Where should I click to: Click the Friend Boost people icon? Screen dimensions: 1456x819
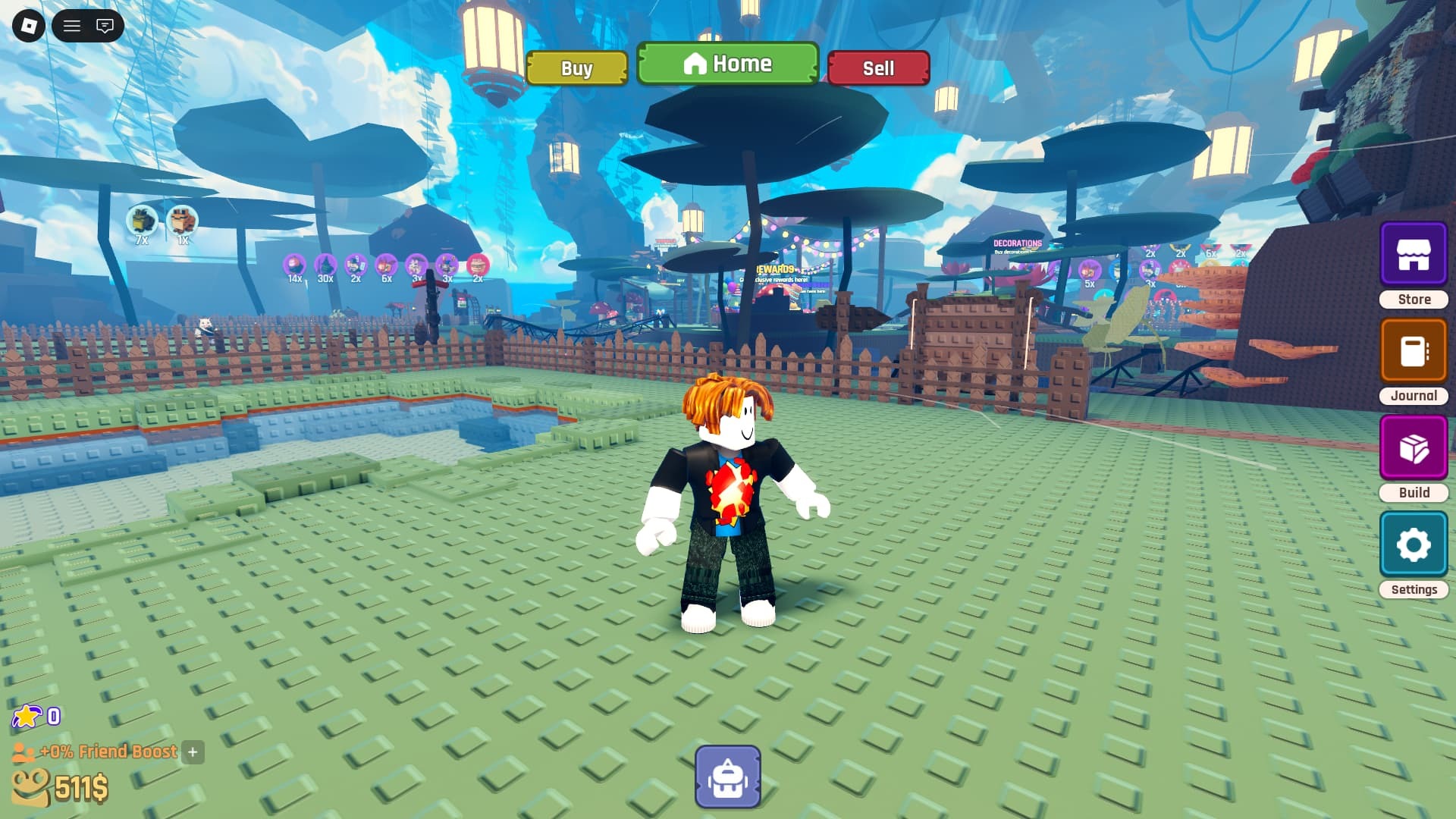point(25,752)
